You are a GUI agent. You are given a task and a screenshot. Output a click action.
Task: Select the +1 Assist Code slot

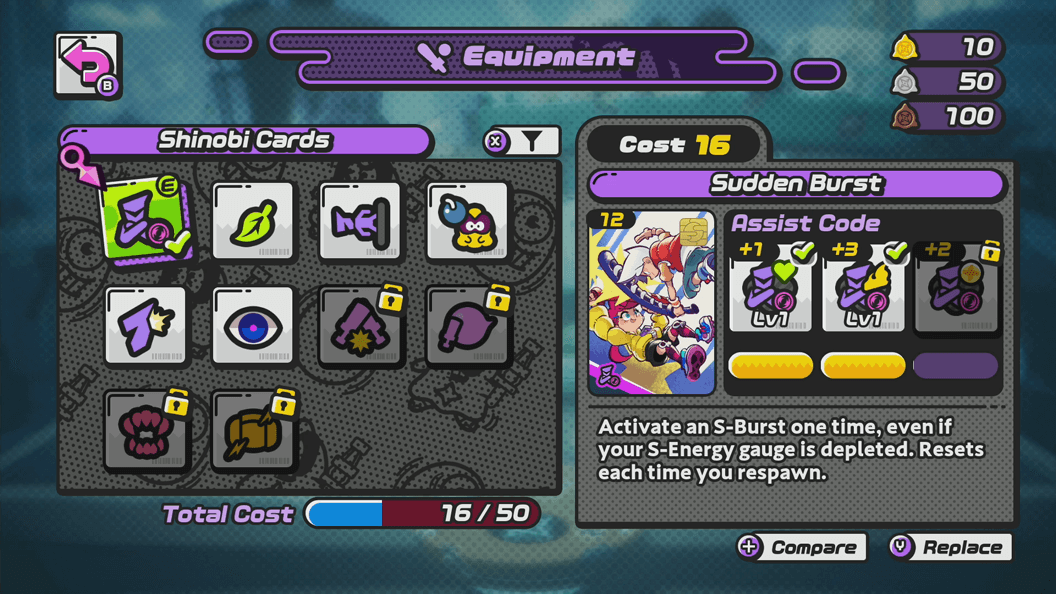point(770,288)
